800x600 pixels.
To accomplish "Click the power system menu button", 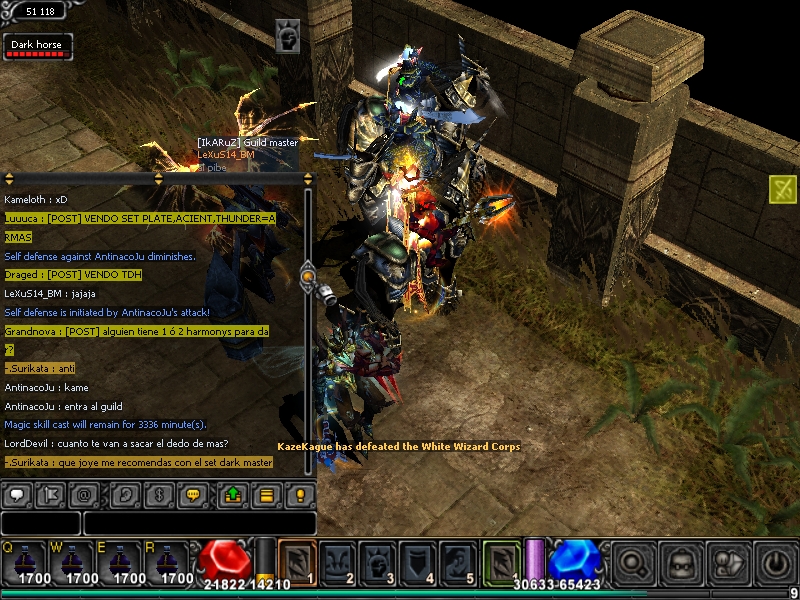I will point(777,563).
